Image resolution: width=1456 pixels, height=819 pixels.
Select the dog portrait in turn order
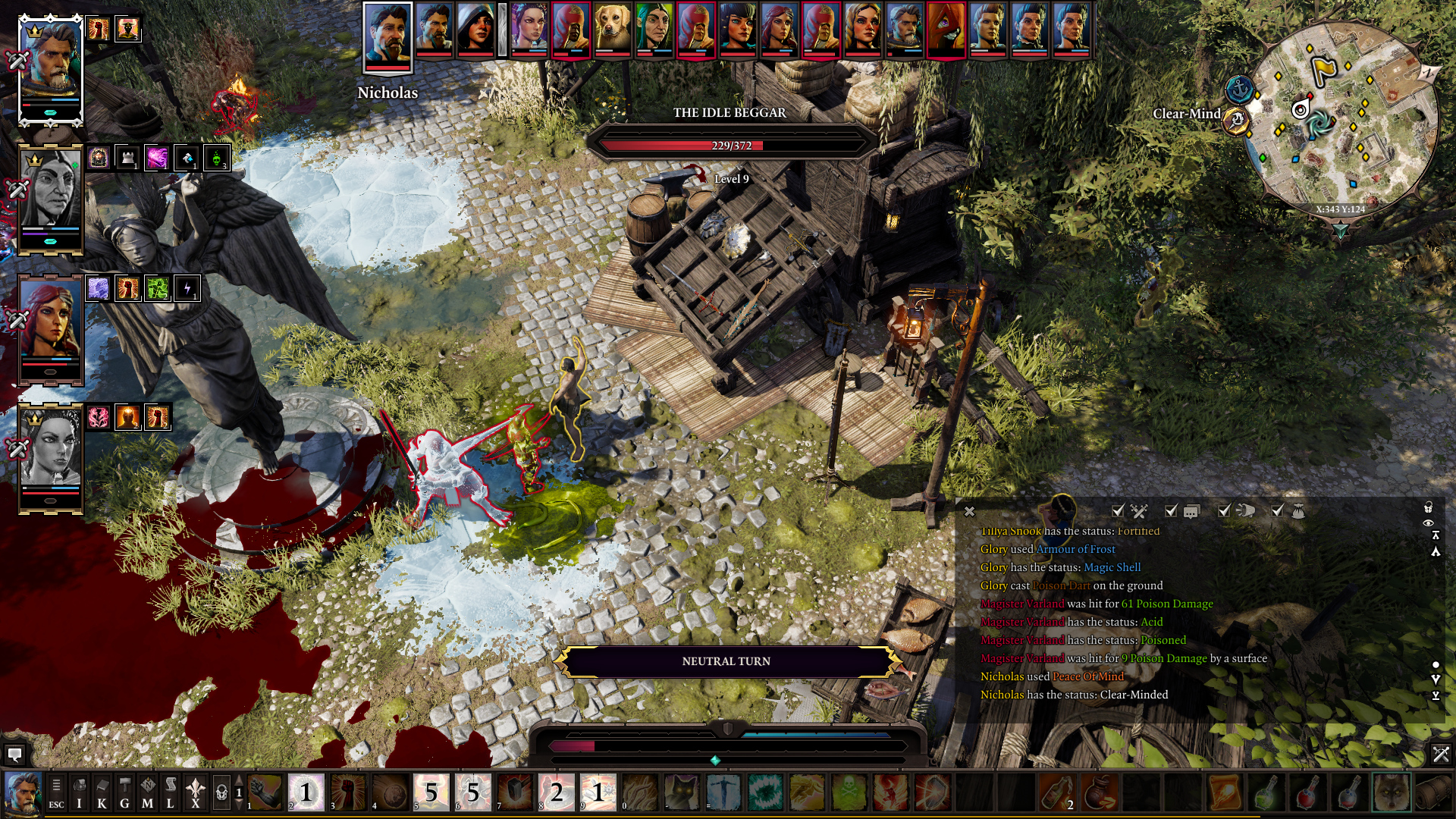[x=612, y=30]
